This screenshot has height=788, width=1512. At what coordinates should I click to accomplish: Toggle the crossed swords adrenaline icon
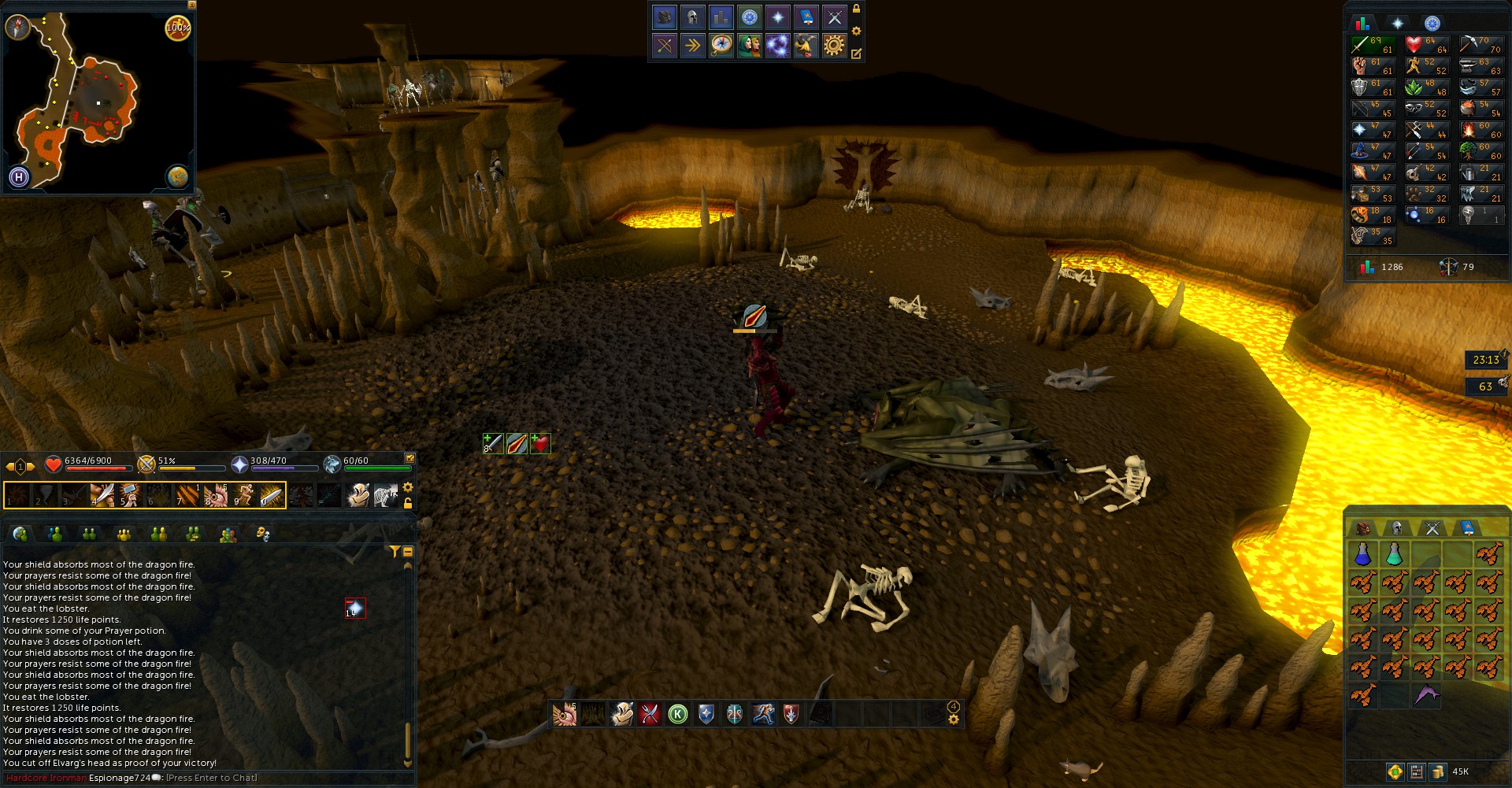click(146, 464)
